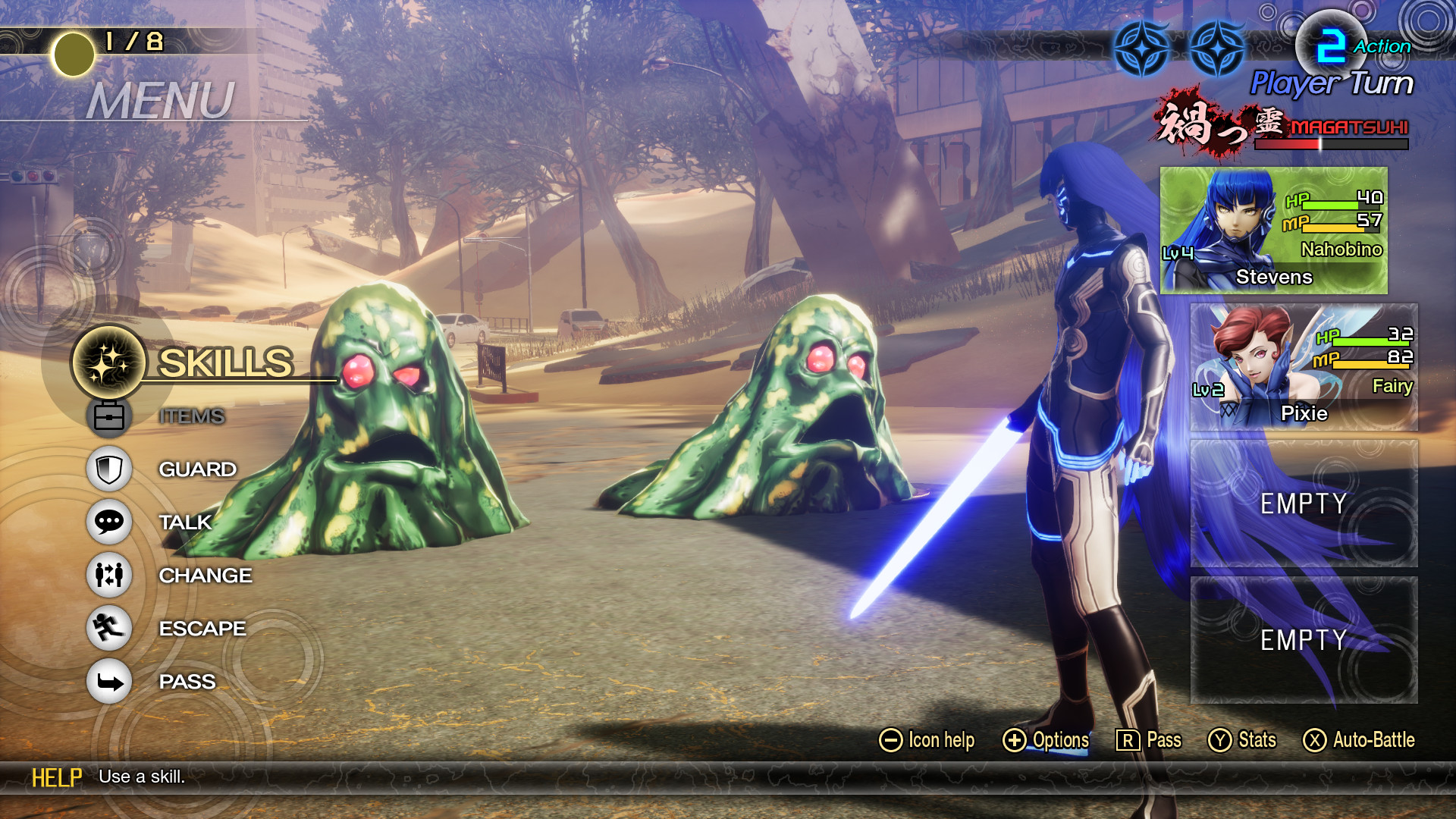Select the Talk speech bubble icon
This screenshot has height=819, width=1456.
pyautogui.click(x=108, y=522)
